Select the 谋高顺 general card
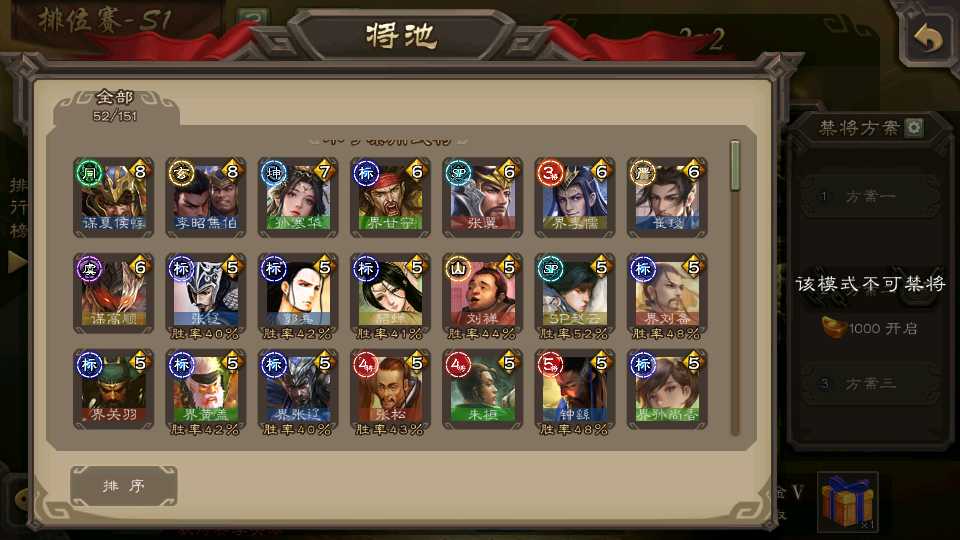960x540 pixels. (114, 292)
